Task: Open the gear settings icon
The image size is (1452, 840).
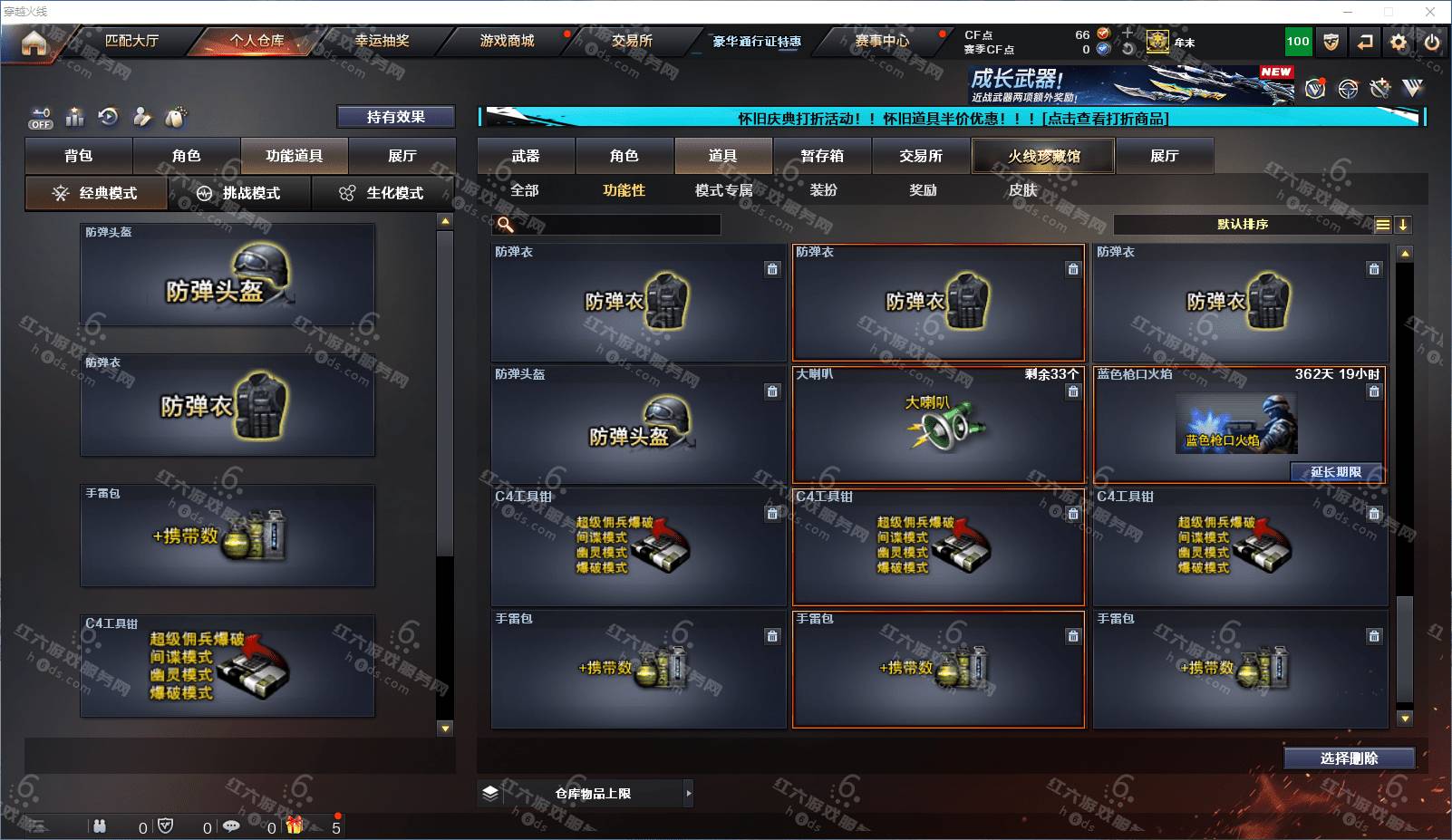Action: point(1399,42)
